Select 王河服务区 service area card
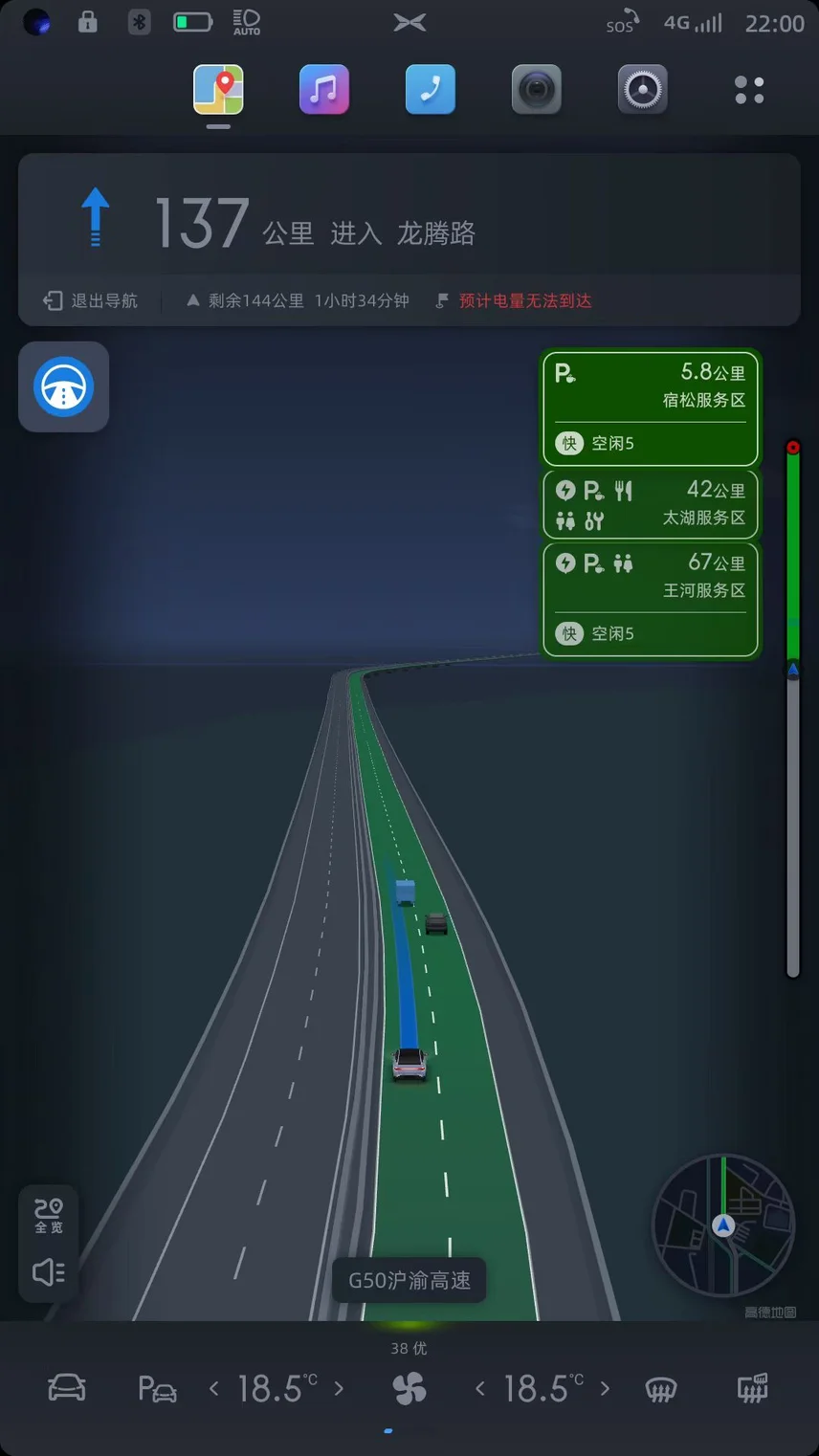 pos(650,599)
